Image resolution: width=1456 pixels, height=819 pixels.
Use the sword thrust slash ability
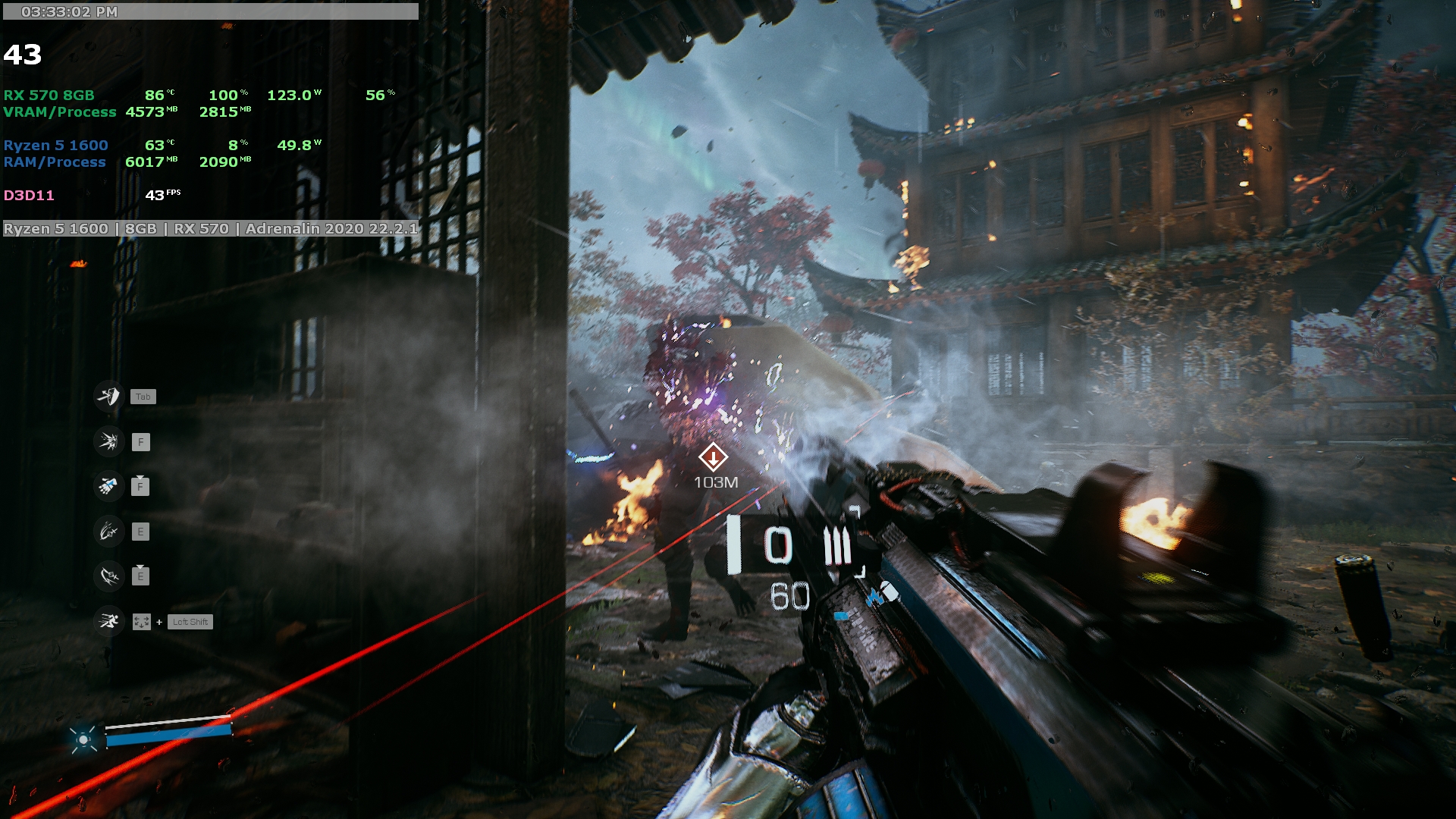click(x=108, y=532)
